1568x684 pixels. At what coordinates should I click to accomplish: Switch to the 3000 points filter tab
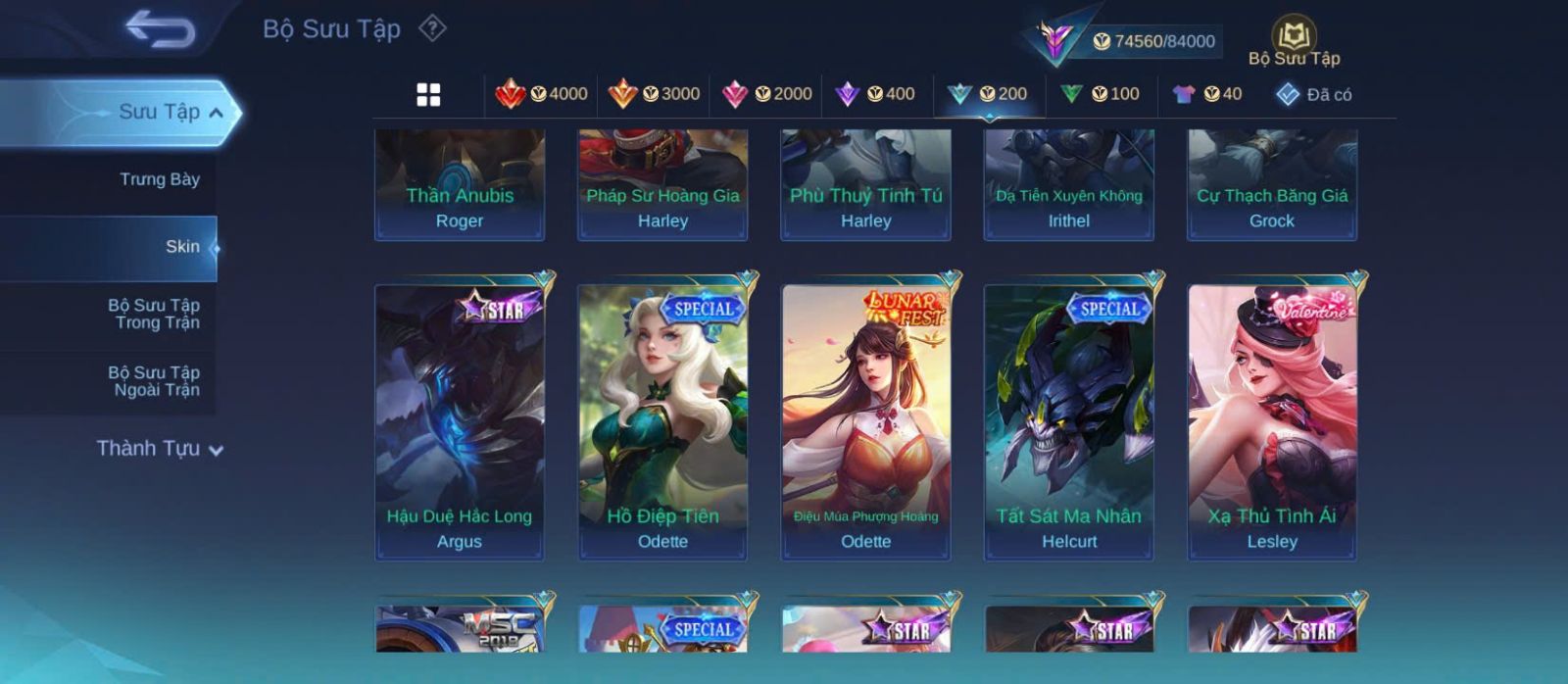(654, 94)
